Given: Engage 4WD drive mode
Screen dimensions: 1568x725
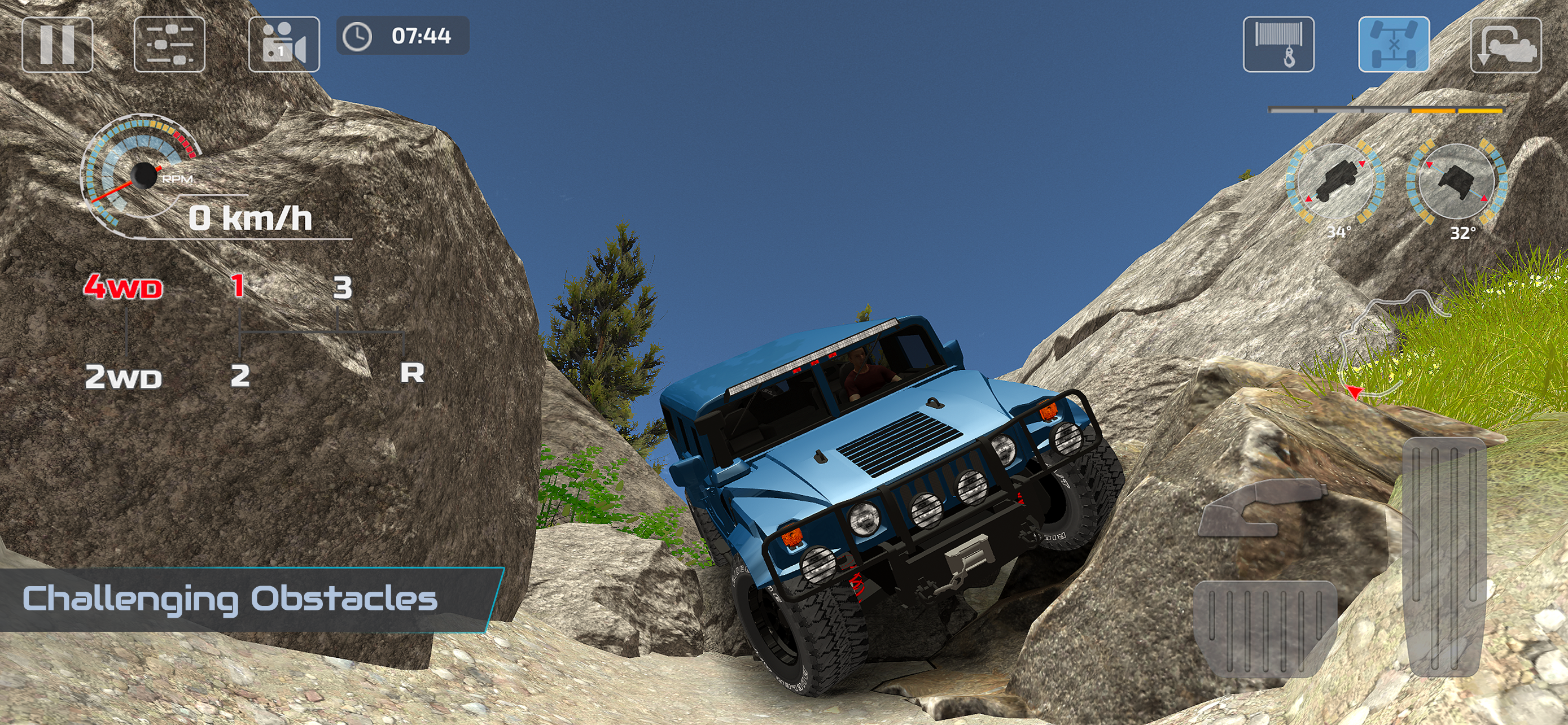Looking at the screenshot, I should coord(123,286).
